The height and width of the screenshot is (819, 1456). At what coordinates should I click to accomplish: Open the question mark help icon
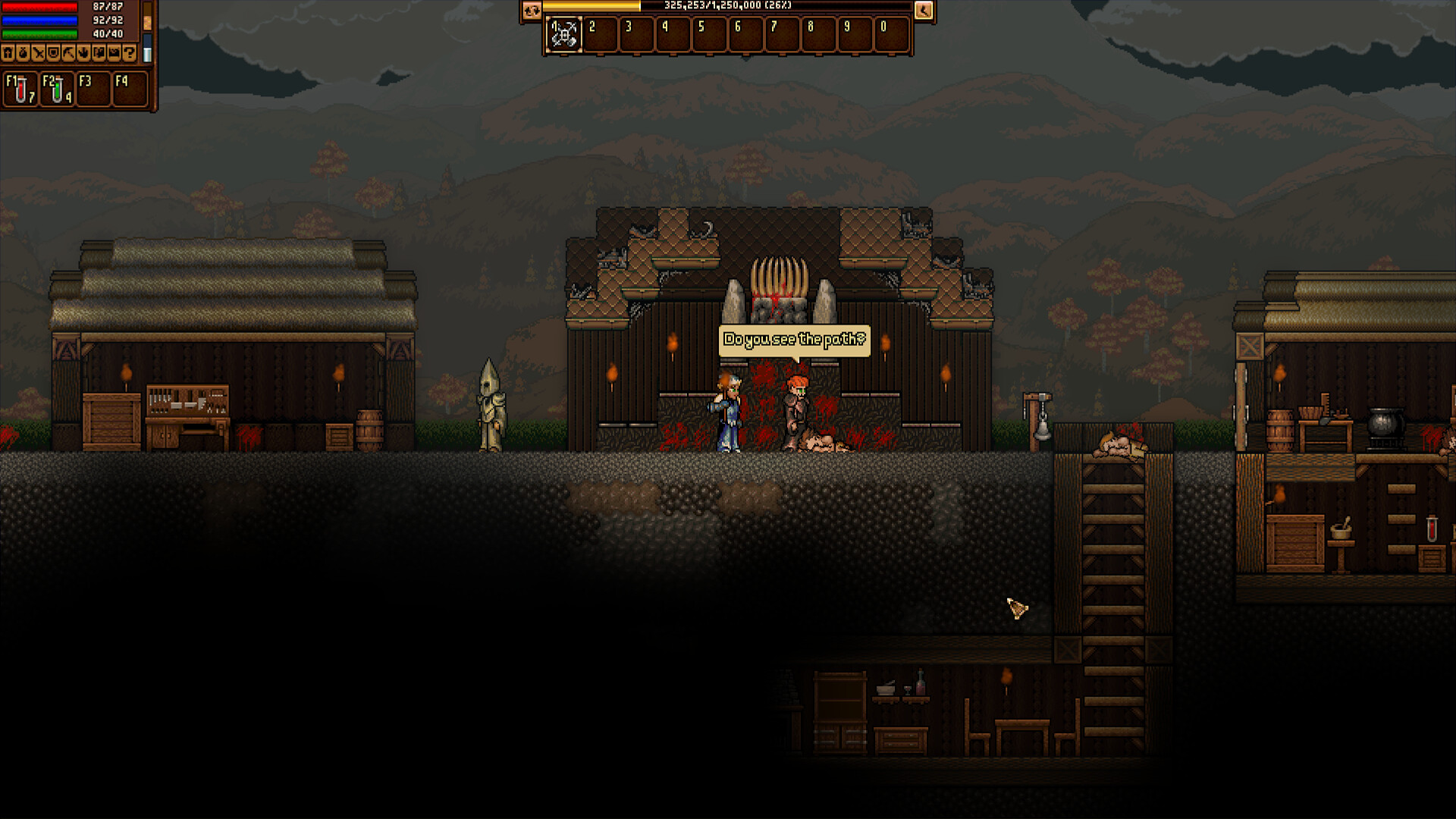(x=129, y=53)
